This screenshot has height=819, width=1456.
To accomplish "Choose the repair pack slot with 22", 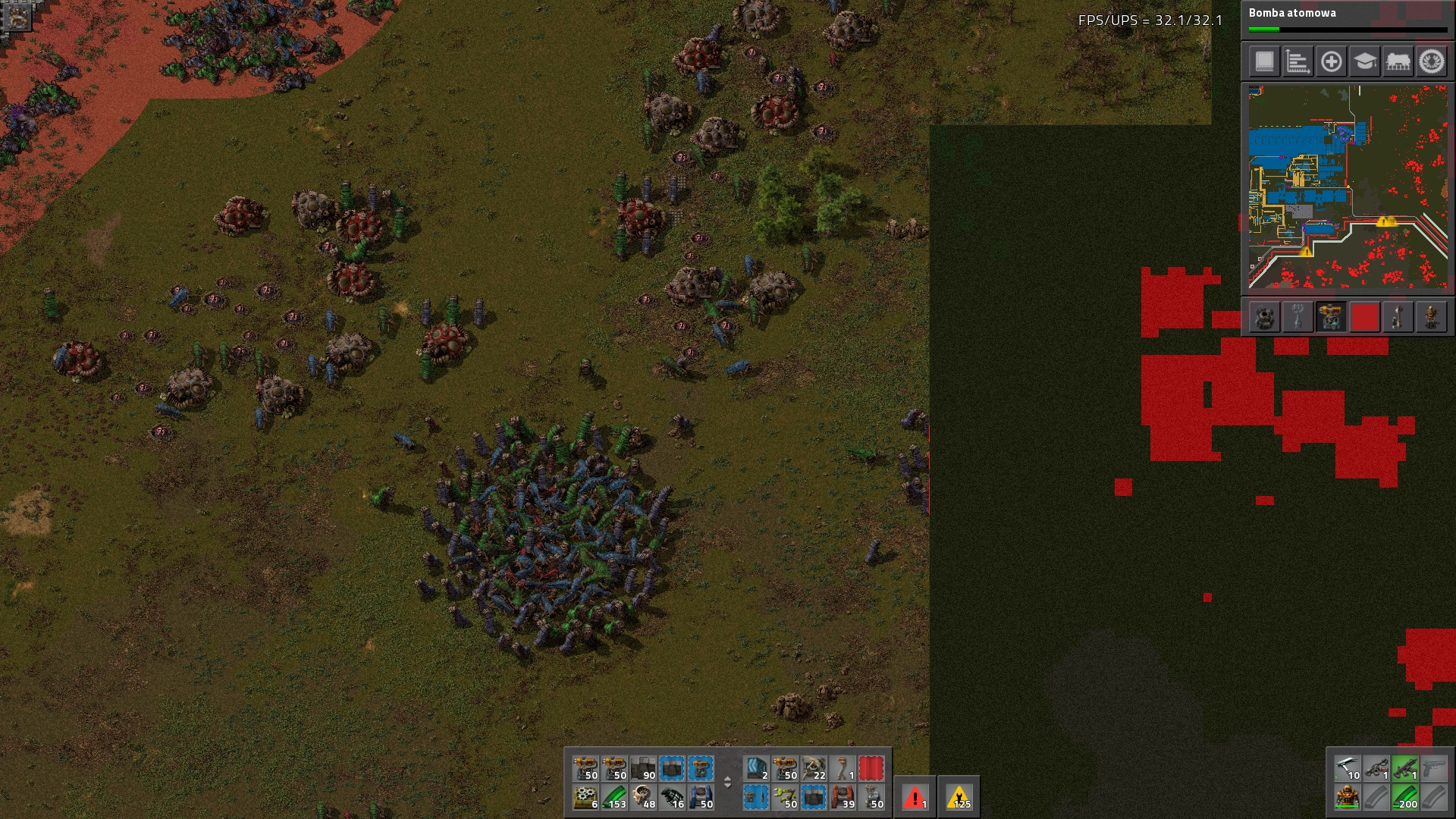I will pyautogui.click(x=814, y=769).
